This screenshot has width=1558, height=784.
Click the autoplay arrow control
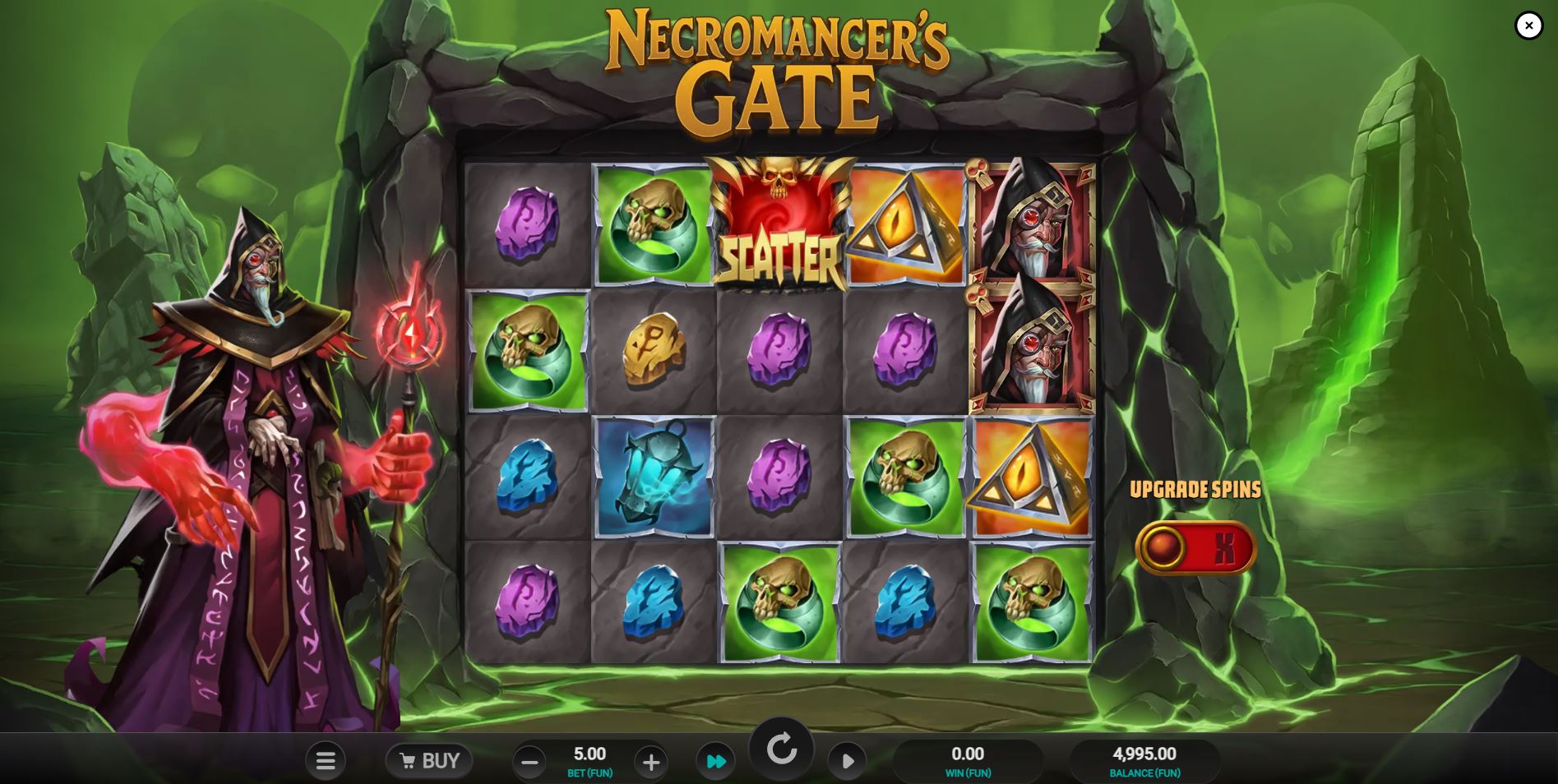tap(848, 761)
